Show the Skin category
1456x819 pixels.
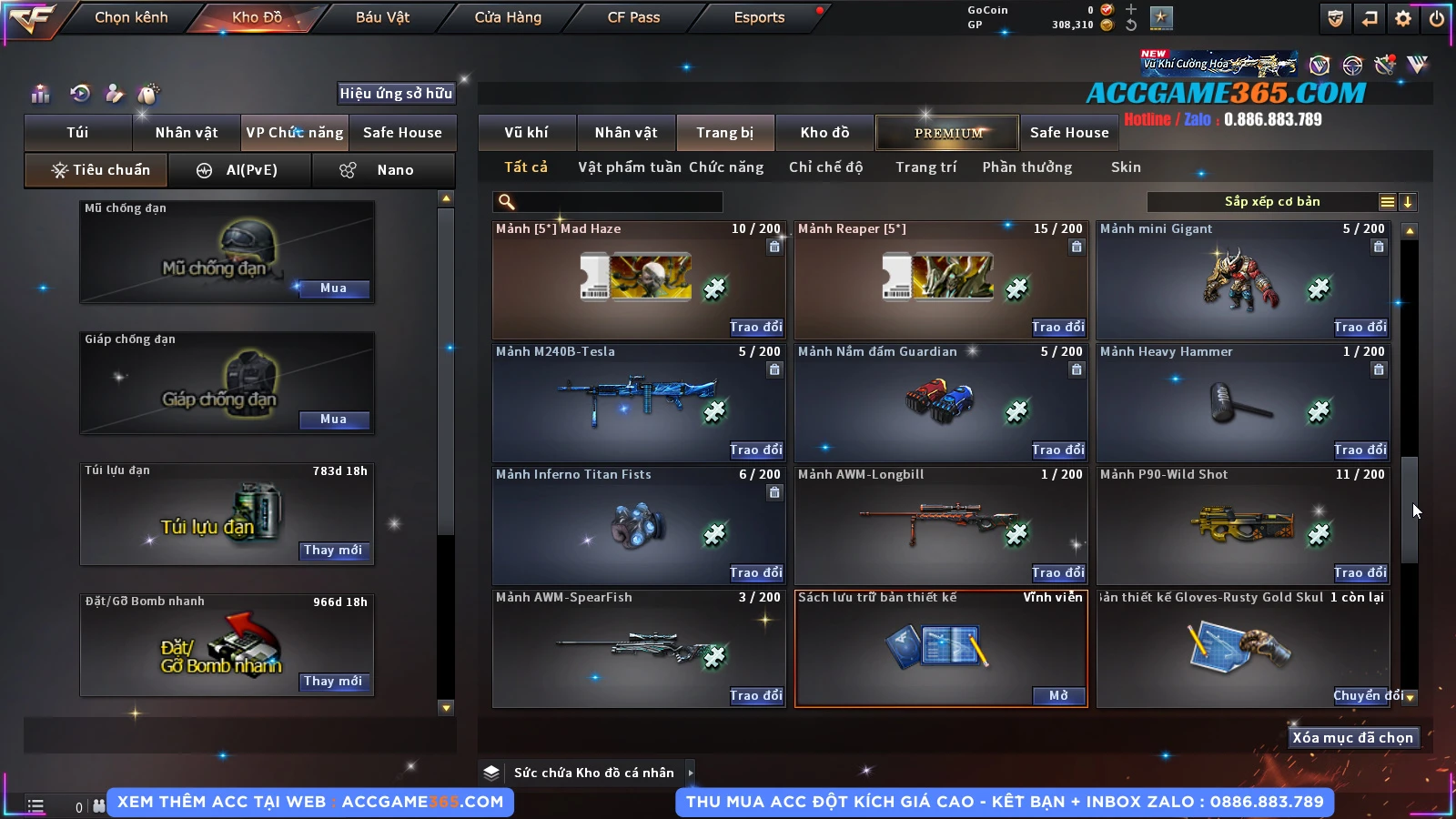1126,167
